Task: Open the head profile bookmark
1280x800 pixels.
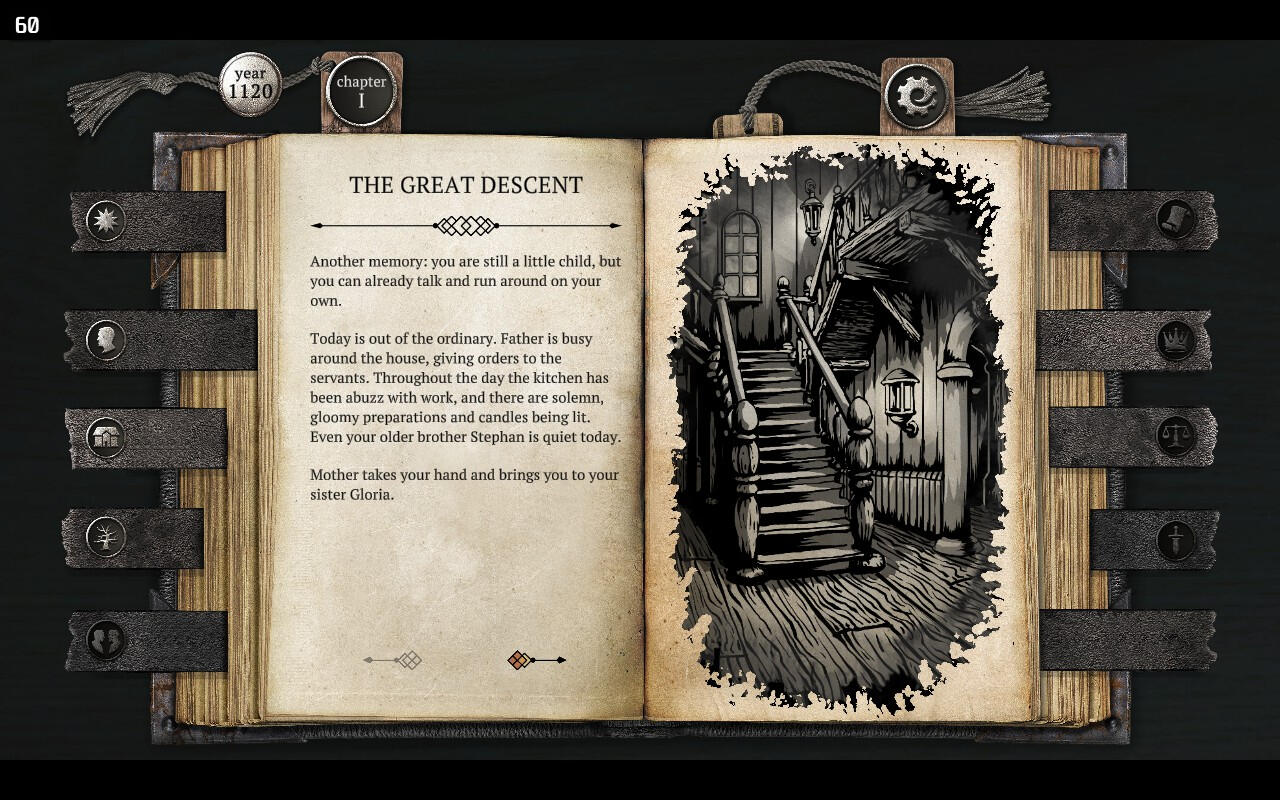Action: pyautogui.click(x=105, y=340)
